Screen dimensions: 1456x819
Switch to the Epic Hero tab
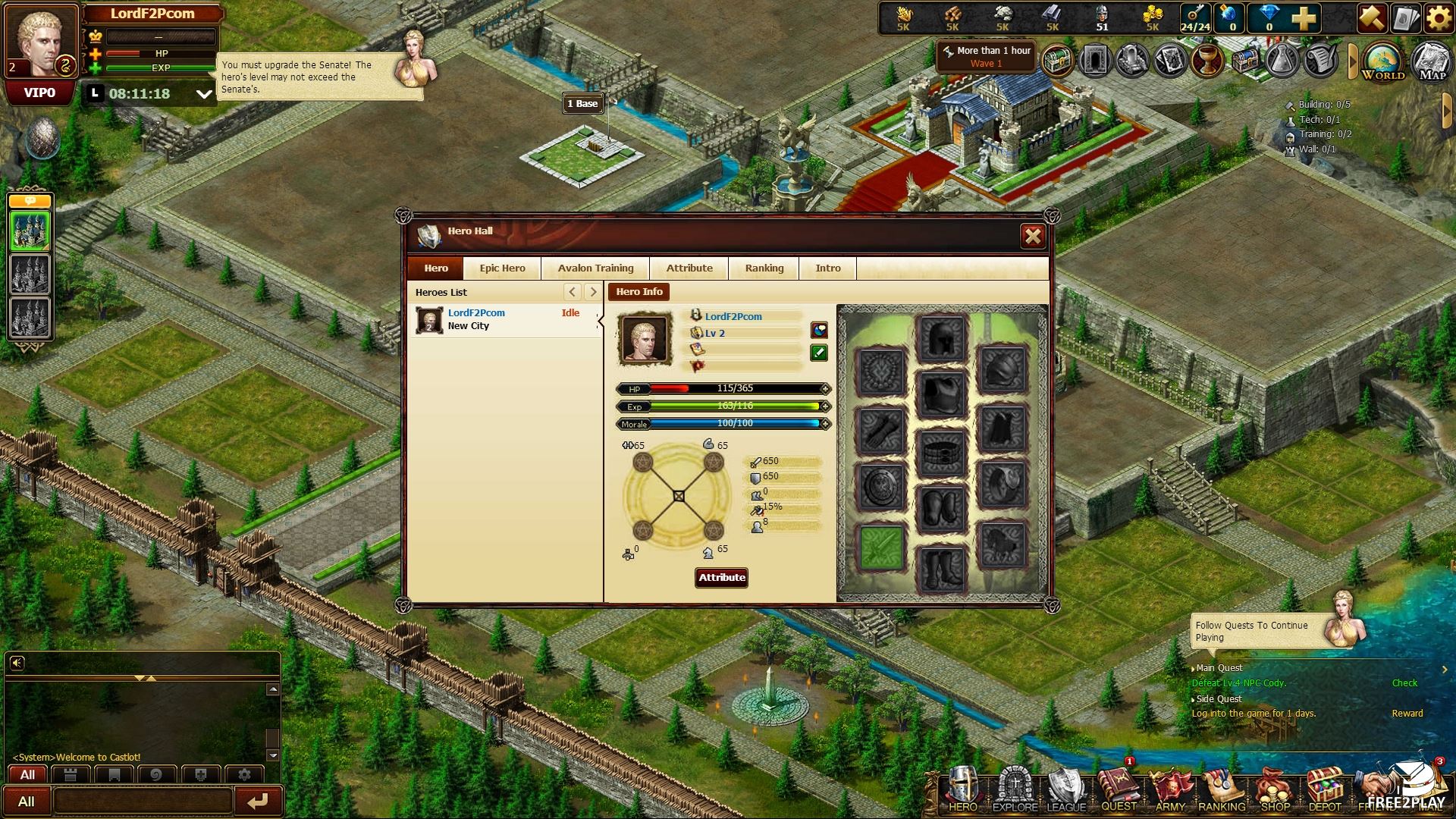(x=502, y=268)
